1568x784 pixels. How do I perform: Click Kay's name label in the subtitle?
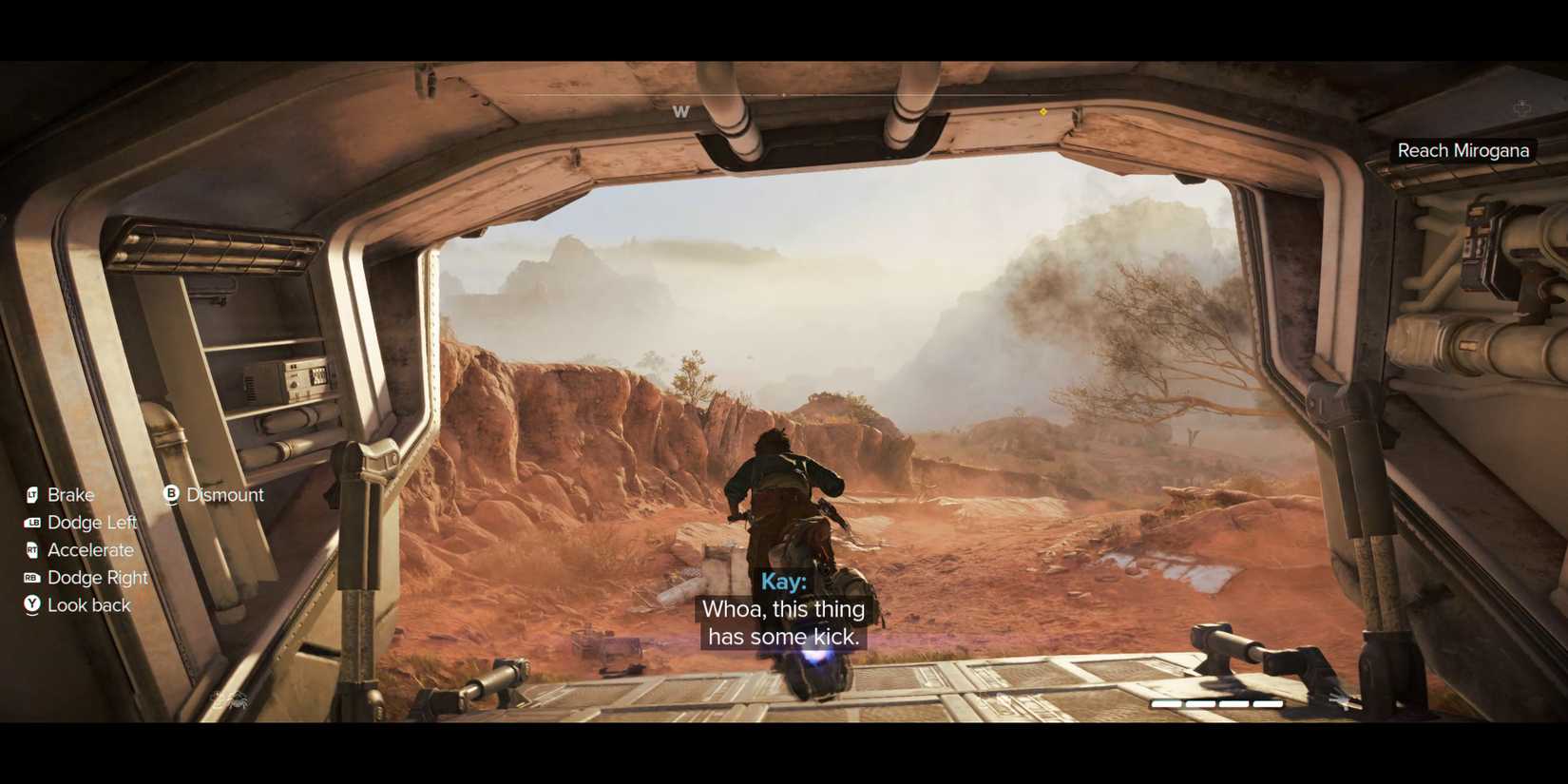[783, 581]
